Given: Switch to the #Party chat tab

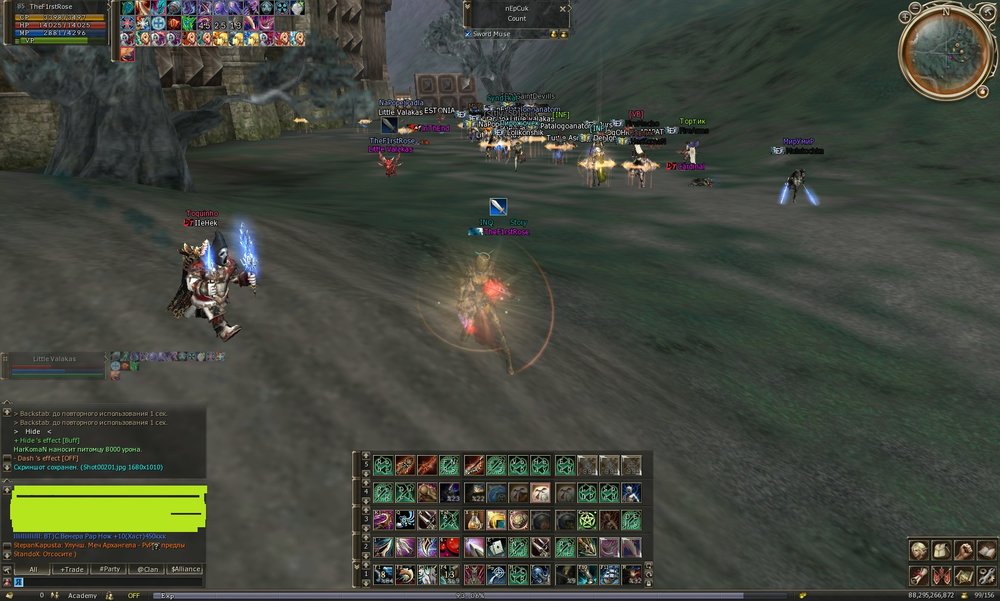Looking at the screenshot, I should 108,569.
